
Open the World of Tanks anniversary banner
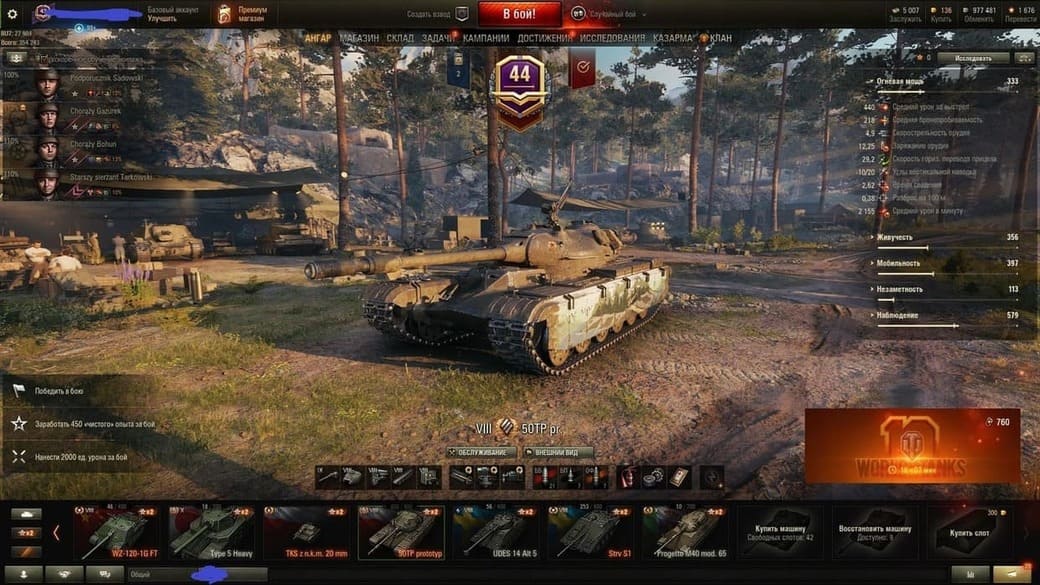[912, 446]
